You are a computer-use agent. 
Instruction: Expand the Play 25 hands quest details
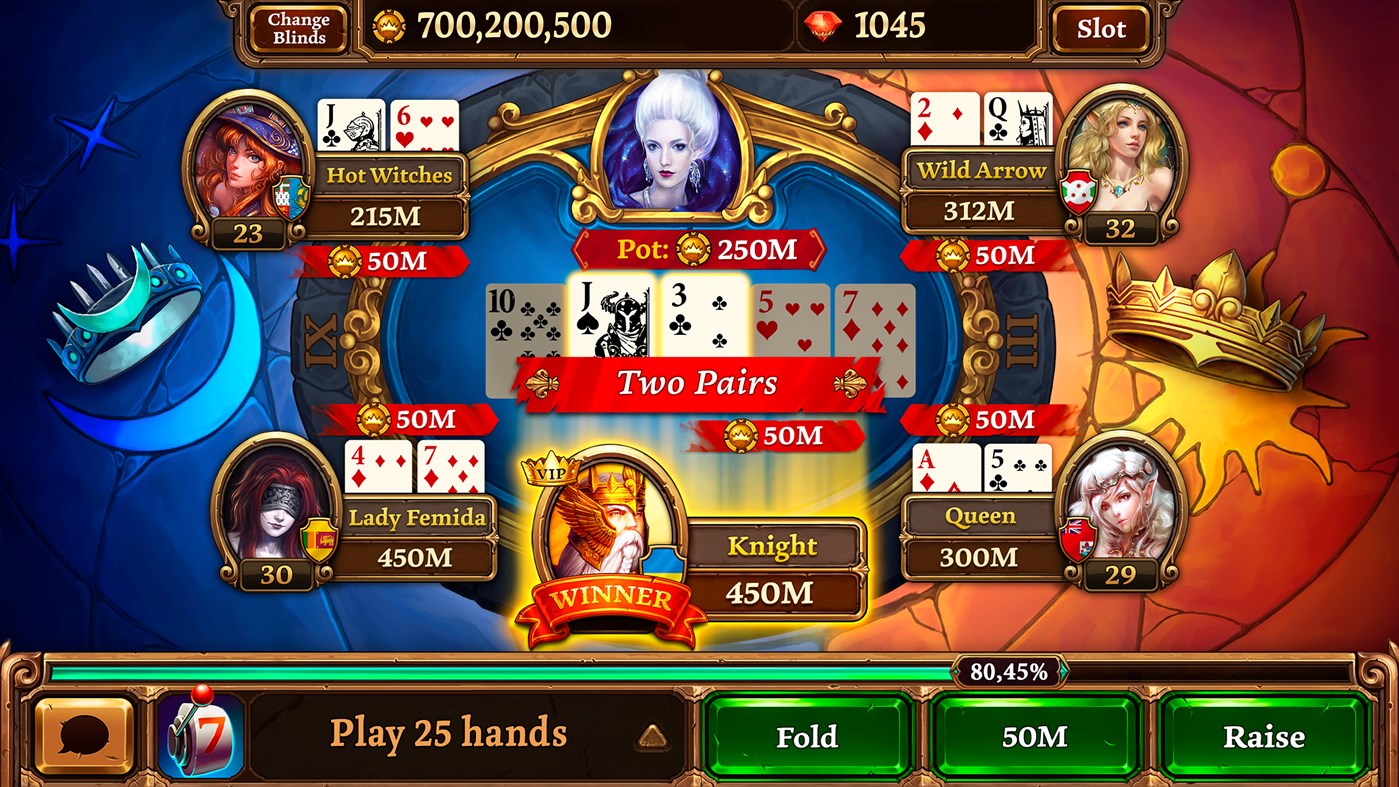point(450,733)
